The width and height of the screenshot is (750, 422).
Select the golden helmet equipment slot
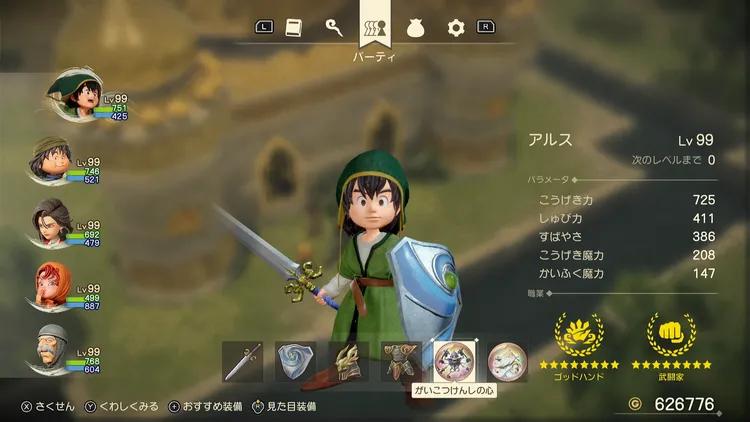348,361
